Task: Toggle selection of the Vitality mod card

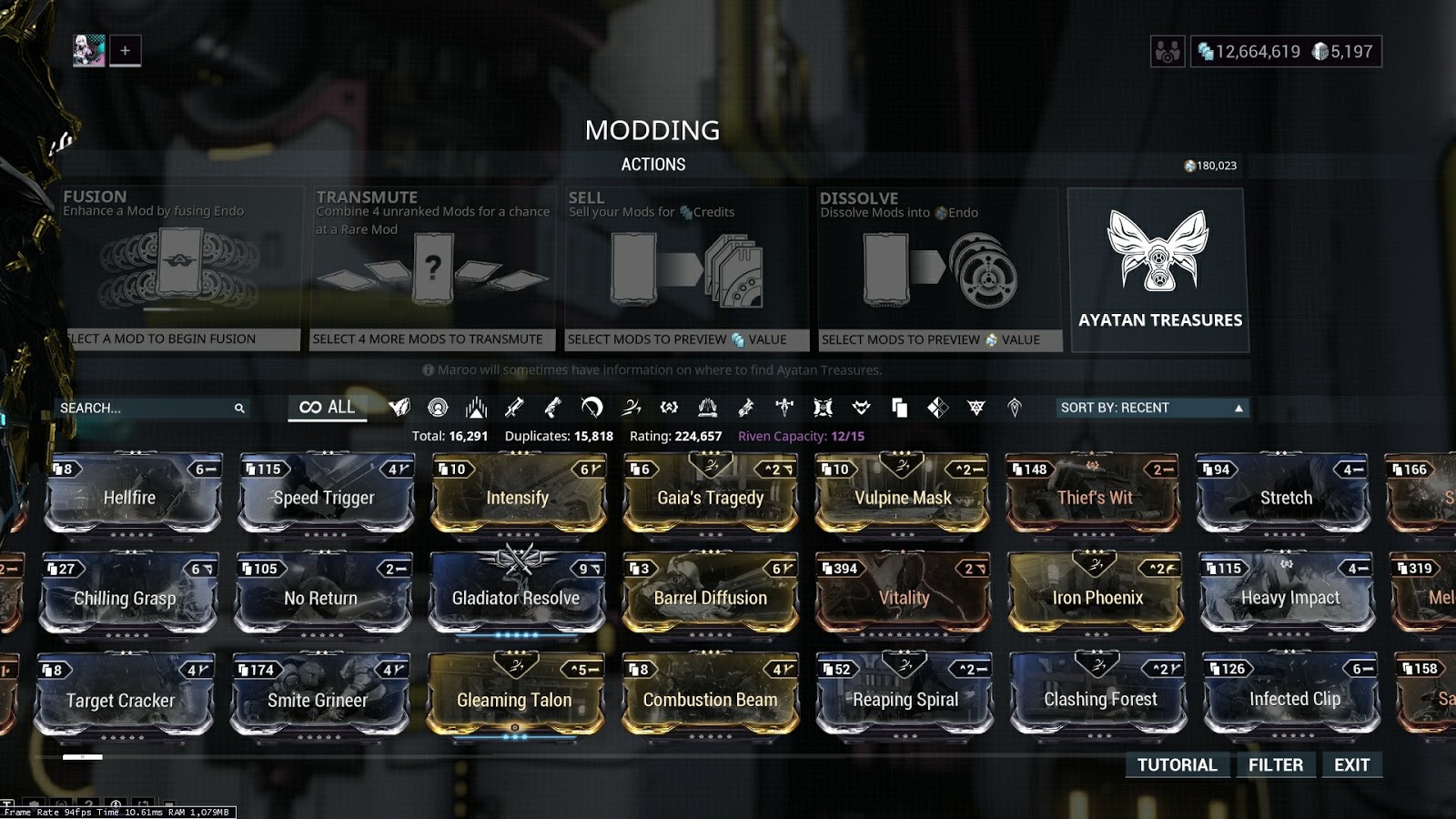Action: (x=902, y=591)
